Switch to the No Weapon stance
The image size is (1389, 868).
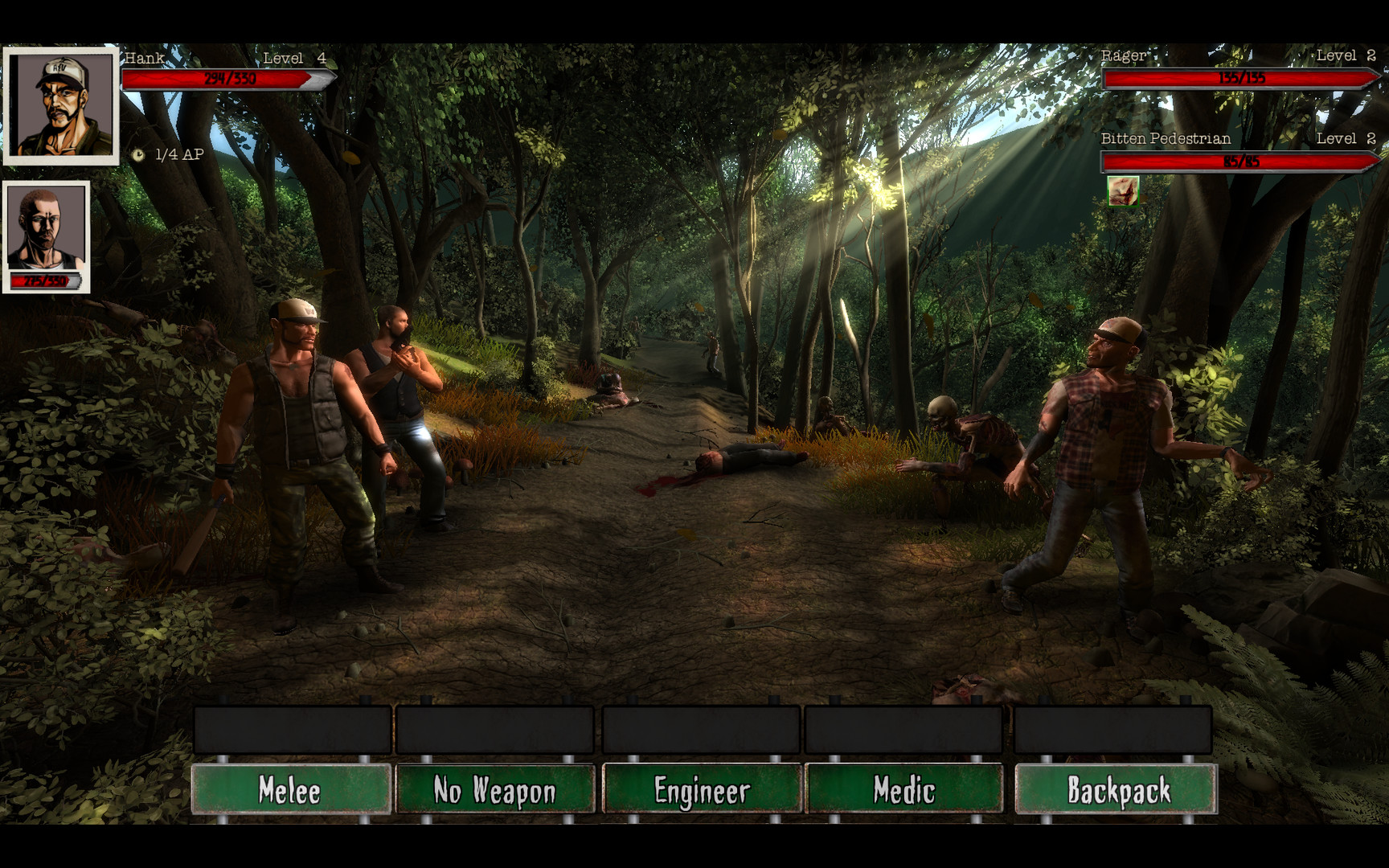pos(495,791)
